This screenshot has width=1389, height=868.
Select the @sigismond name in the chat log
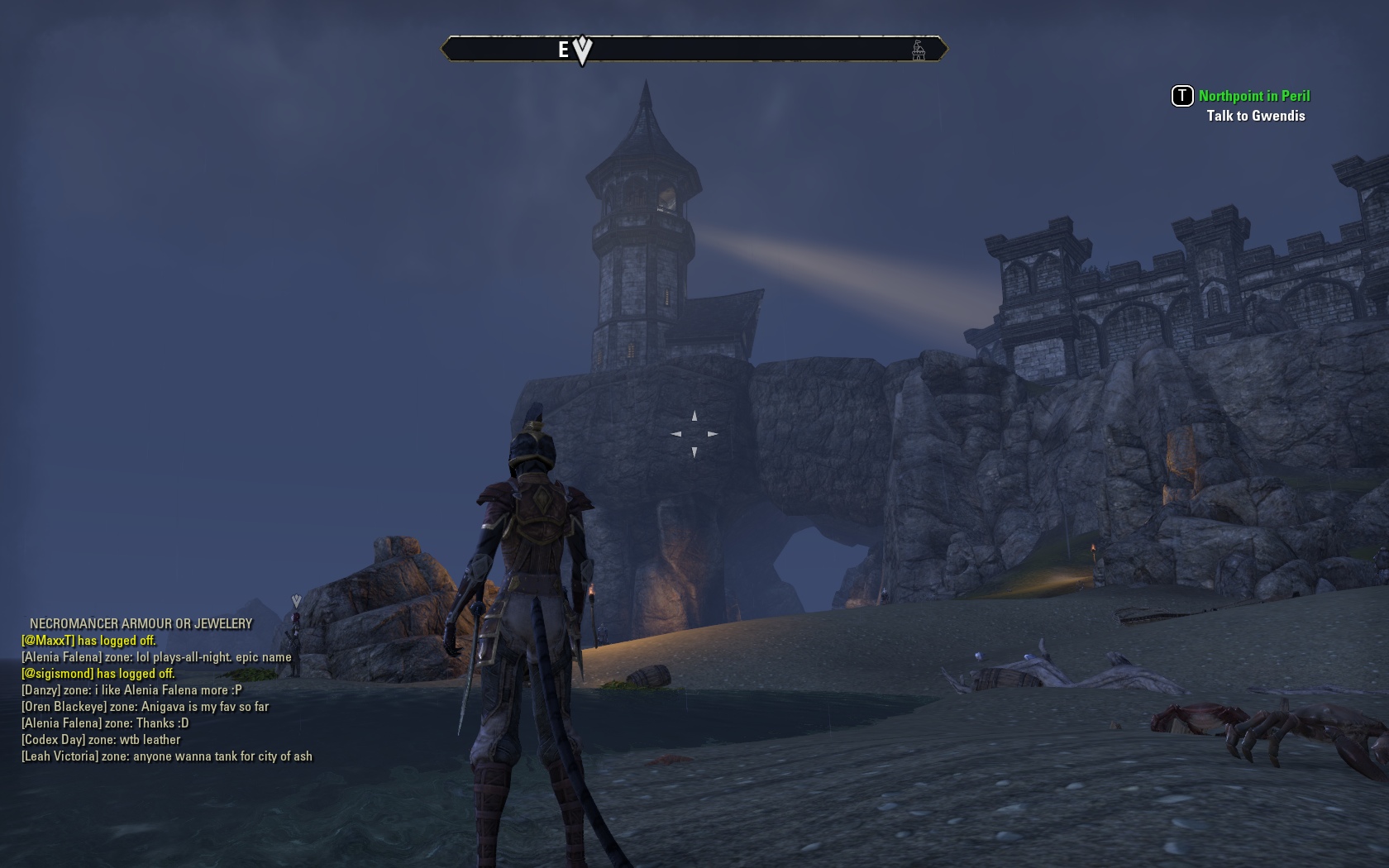[x=57, y=674]
